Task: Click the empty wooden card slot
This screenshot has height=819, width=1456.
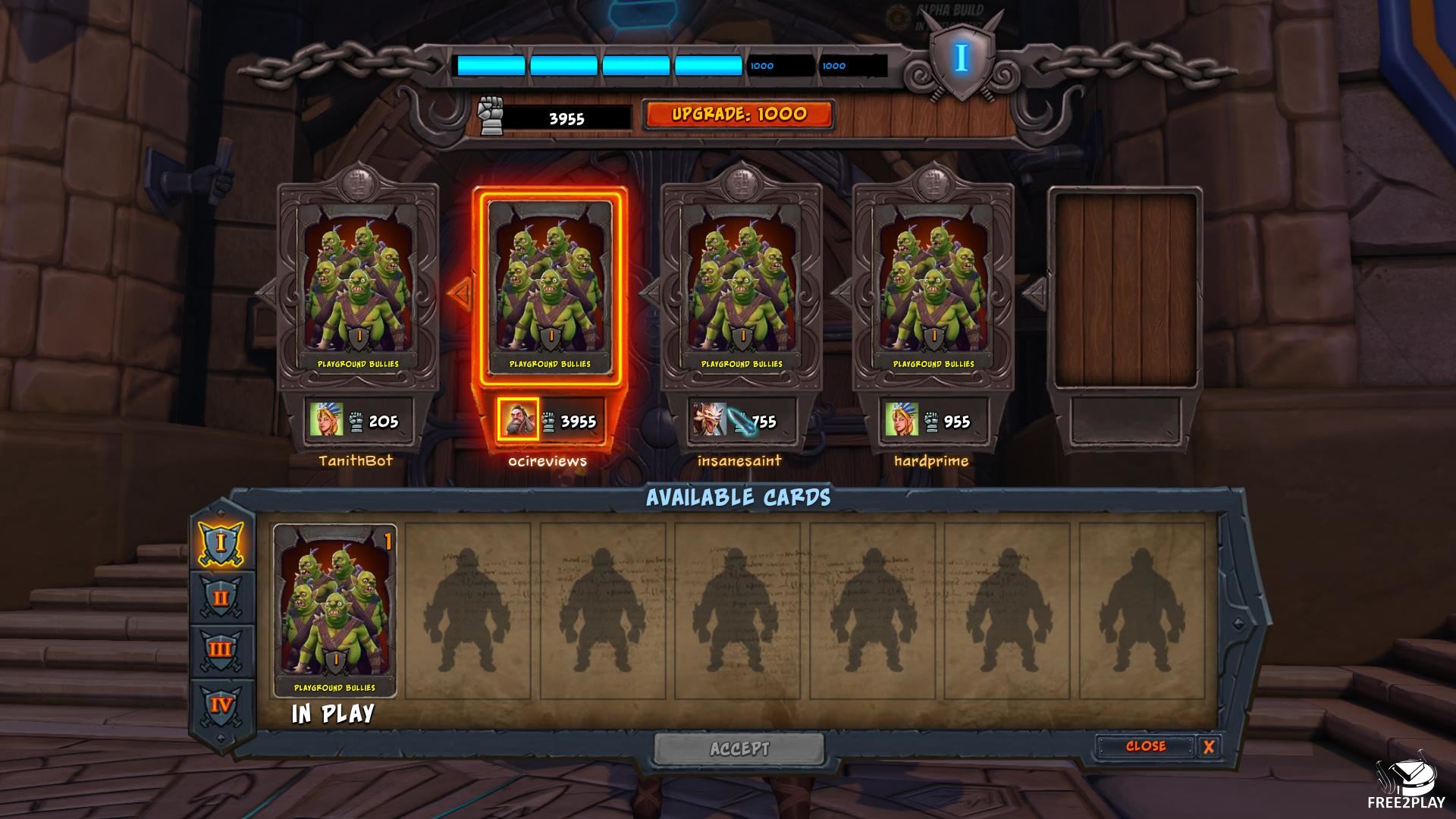Action: tap(1125, 288)
